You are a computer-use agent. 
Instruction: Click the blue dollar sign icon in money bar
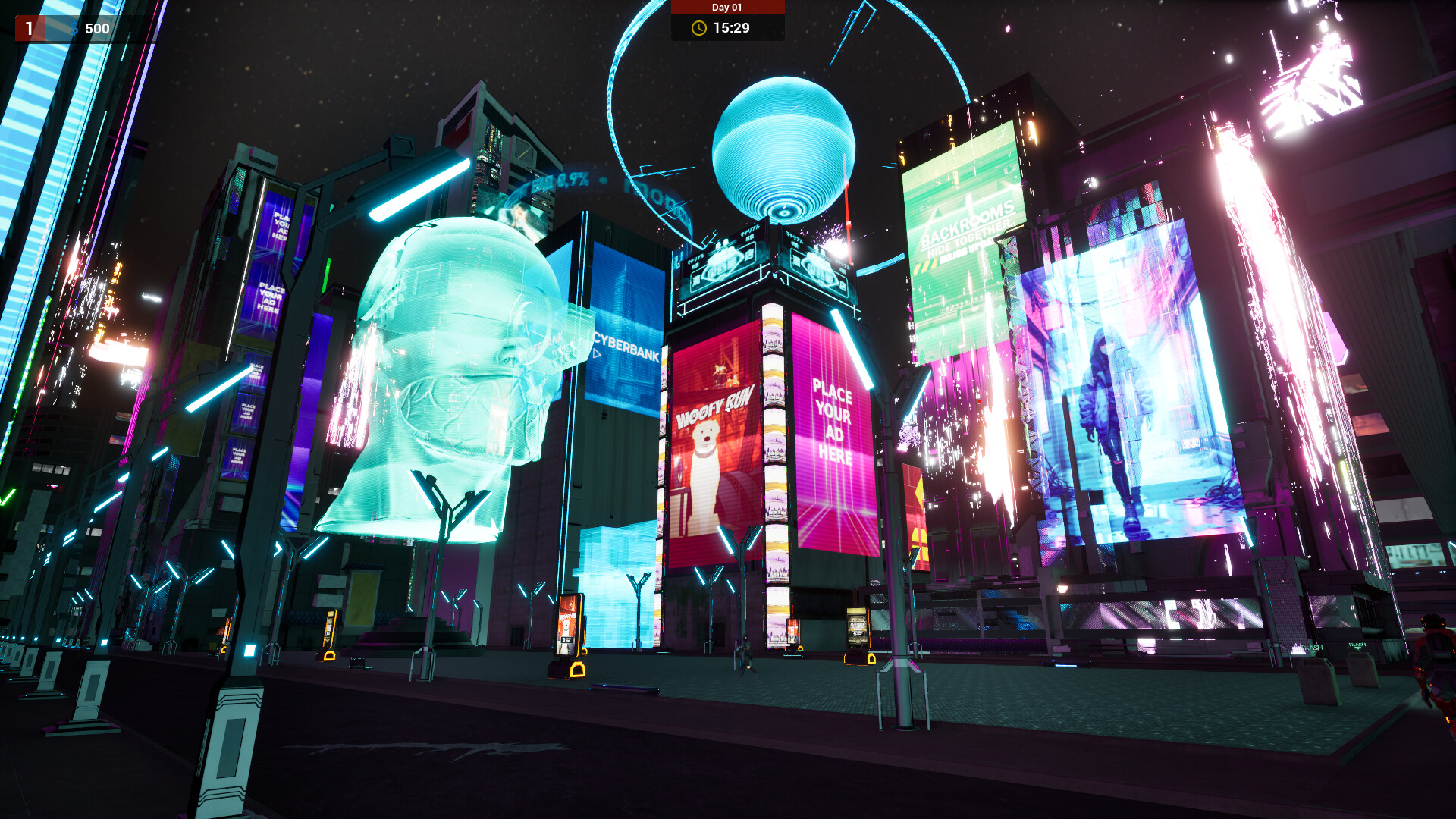click(x=74, y=28)
